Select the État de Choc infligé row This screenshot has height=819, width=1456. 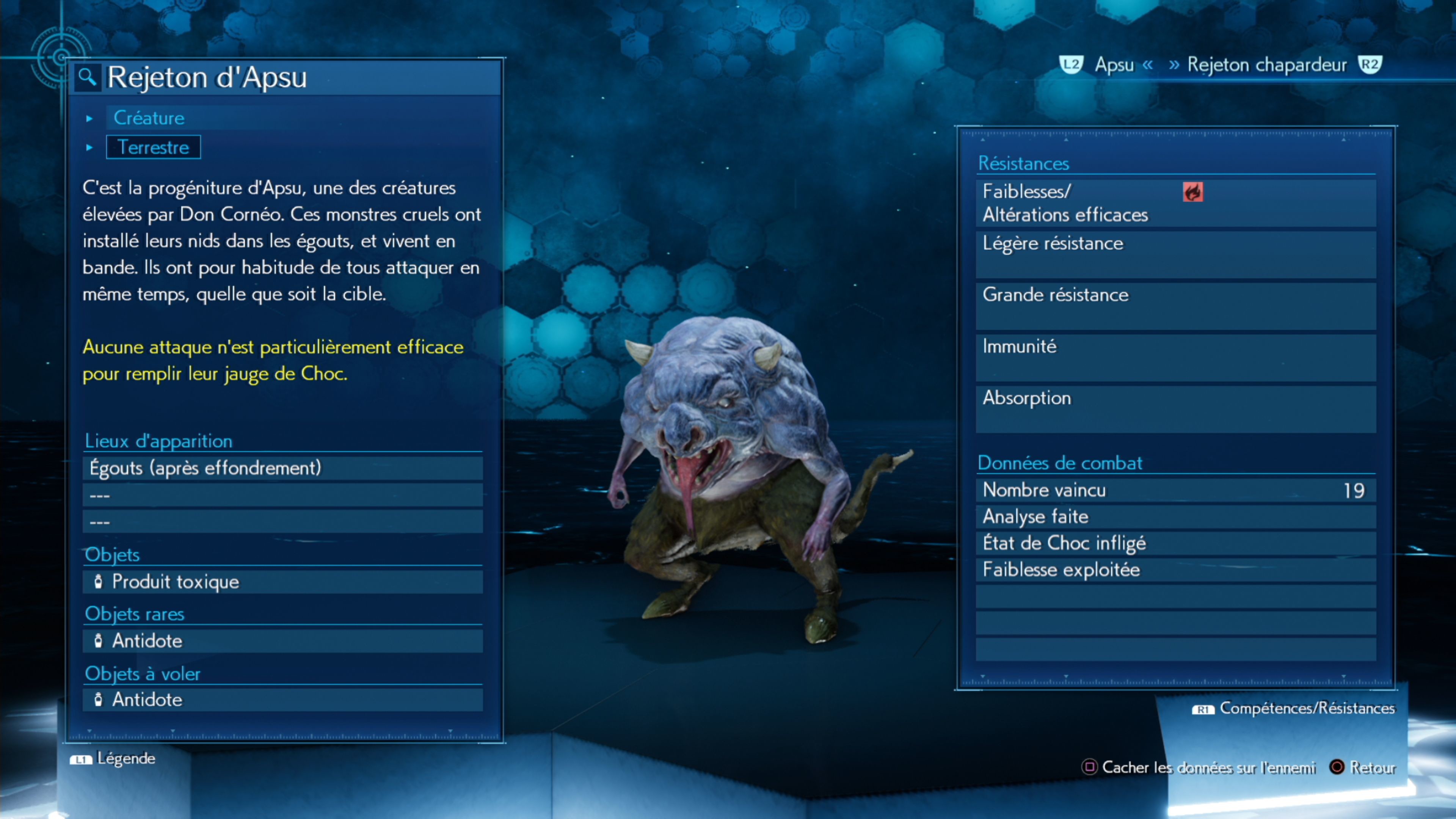[1176, 543]
